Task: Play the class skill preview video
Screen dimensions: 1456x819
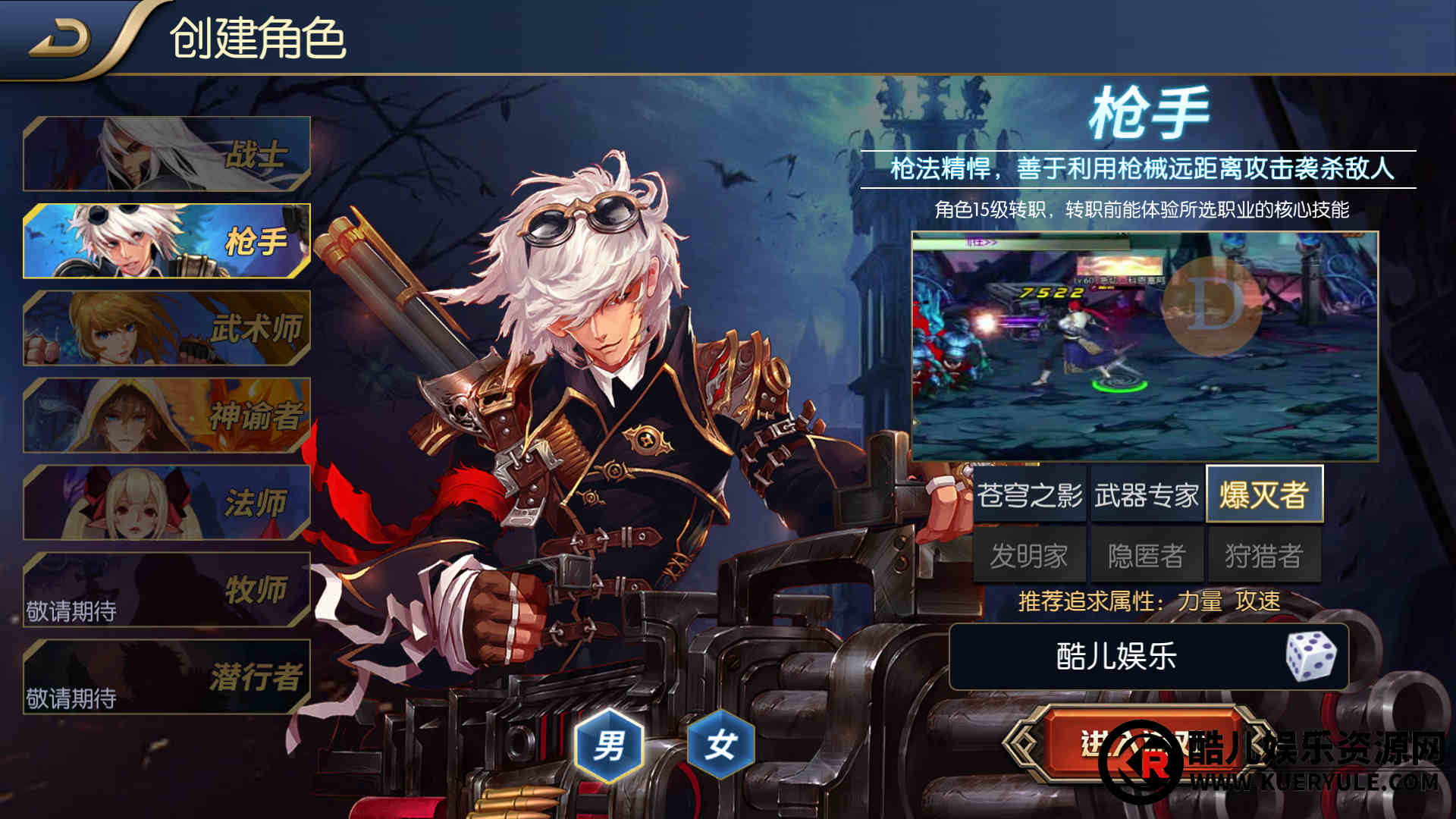Action: (1144, 346)
